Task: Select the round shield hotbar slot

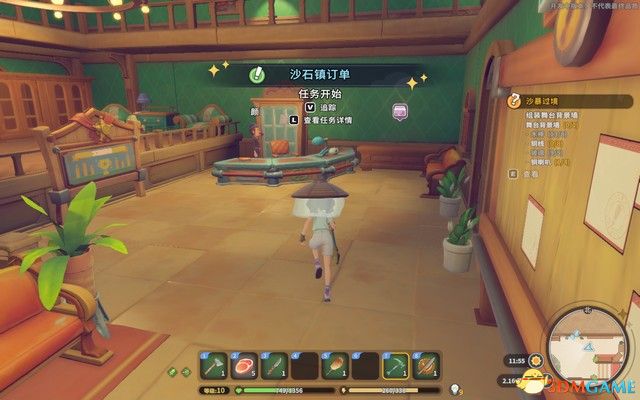Action: pyautogui.click(x=427, y=366)
